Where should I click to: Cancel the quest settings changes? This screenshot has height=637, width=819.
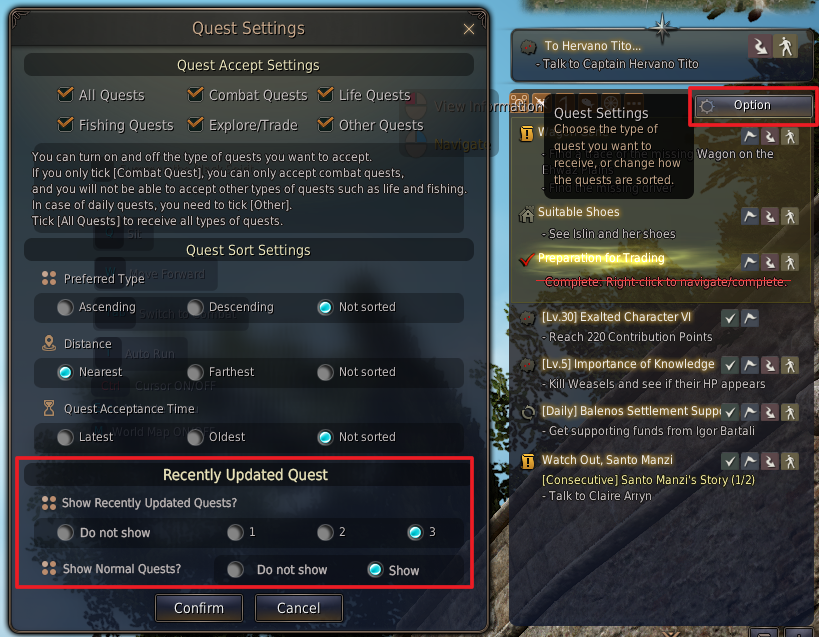pos(298,607)
